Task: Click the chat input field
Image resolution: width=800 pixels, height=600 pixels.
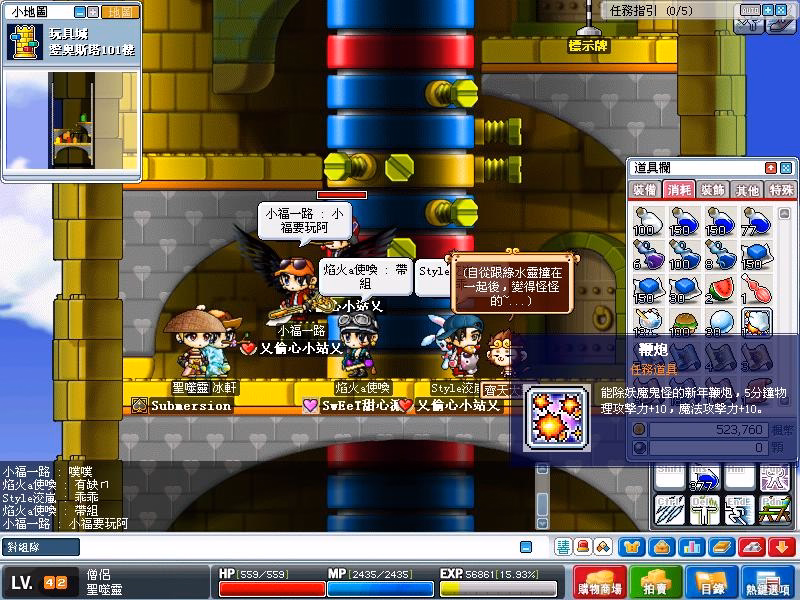Action: coord(280,547)
